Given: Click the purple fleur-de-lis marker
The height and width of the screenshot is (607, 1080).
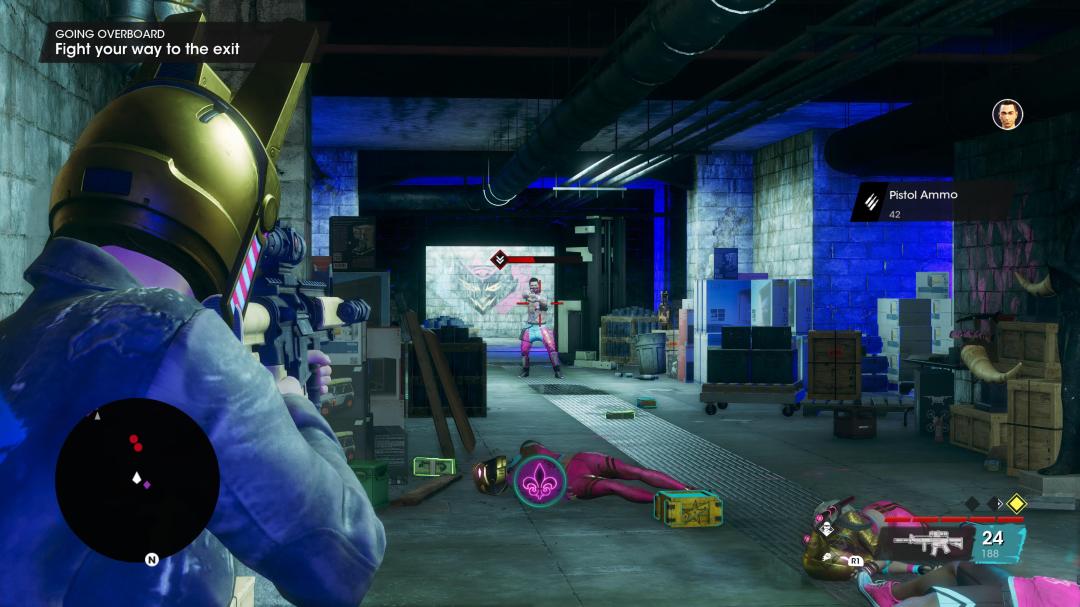Looking at the screenshot, I should pyautogui.click(x=539, y=479).
